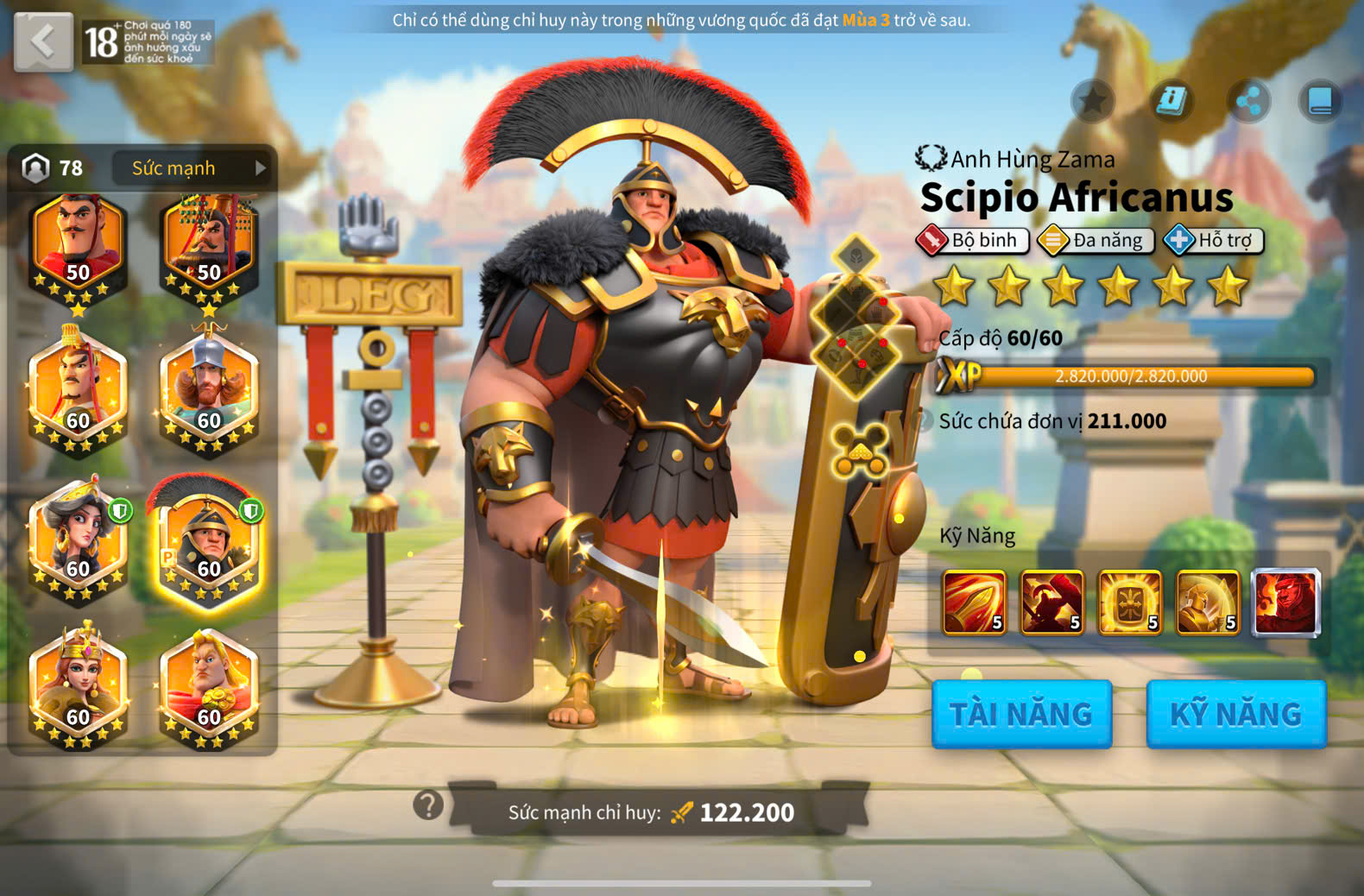Open the TÀI NĂNG talents screen
Viewport: 1364px width, 896px height.
point(1021,714)
